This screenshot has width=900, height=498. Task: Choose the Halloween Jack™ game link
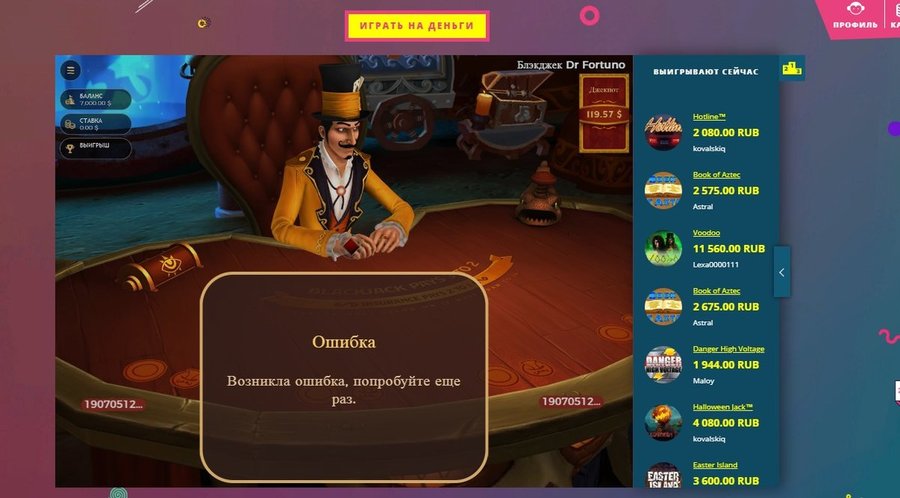(x=723, y=407)
